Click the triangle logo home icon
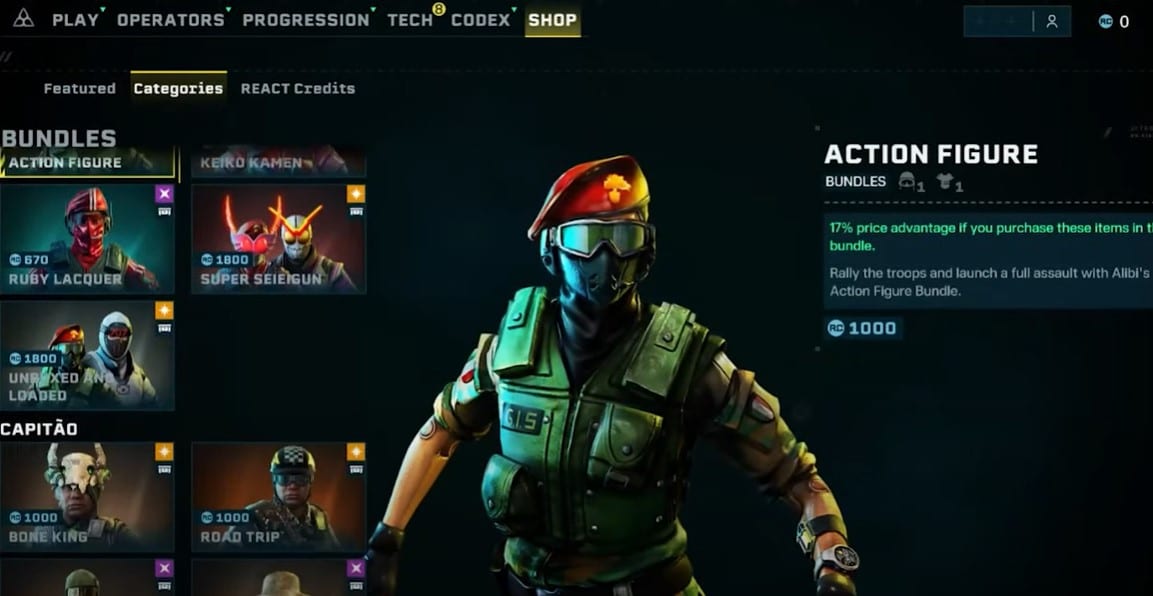The width and height of the screenshot is (1153, 596). tap(23, 19)
